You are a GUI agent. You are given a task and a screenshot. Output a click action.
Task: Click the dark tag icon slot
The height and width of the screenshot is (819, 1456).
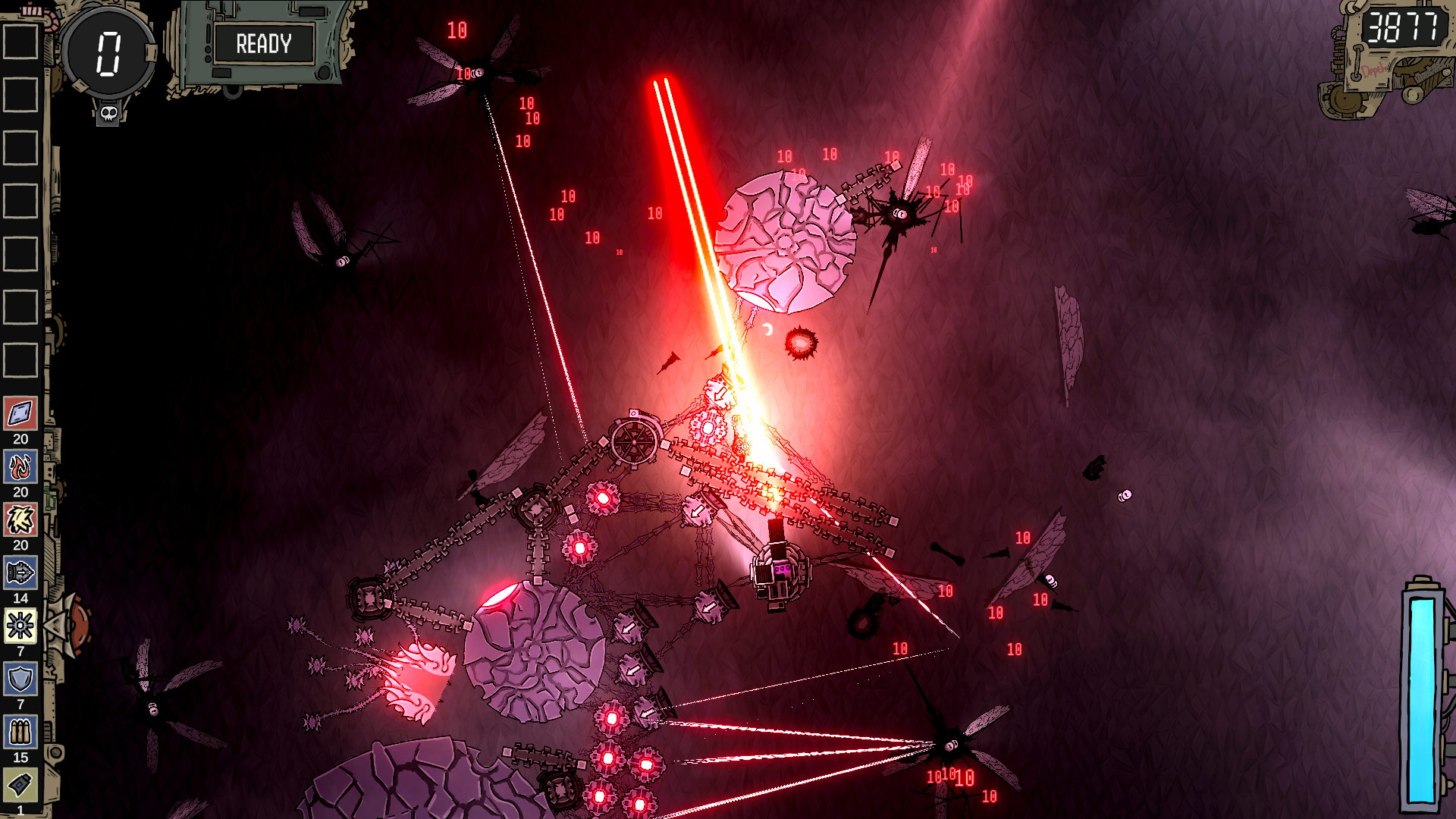(20, 785)
